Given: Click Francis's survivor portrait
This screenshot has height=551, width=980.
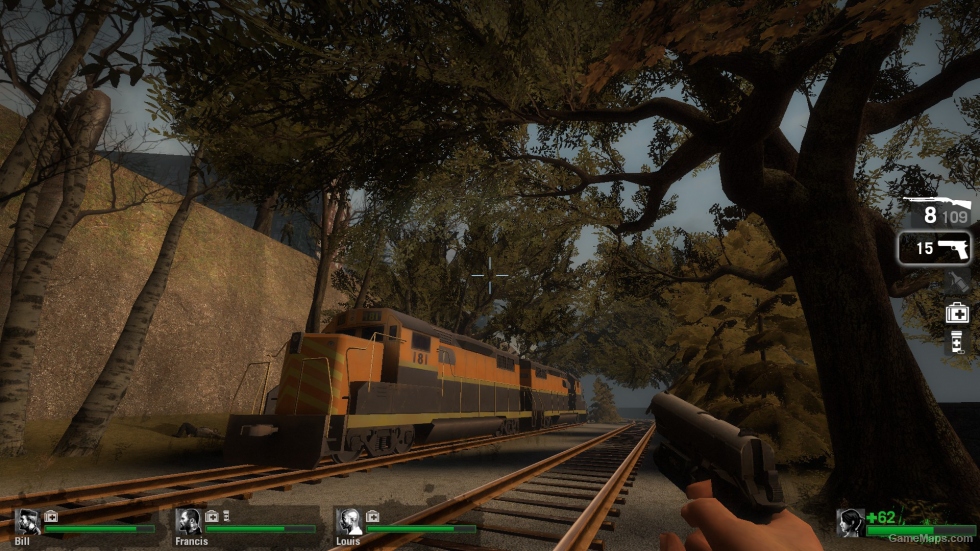Looking at the screenshot, I should coord(188,520).
